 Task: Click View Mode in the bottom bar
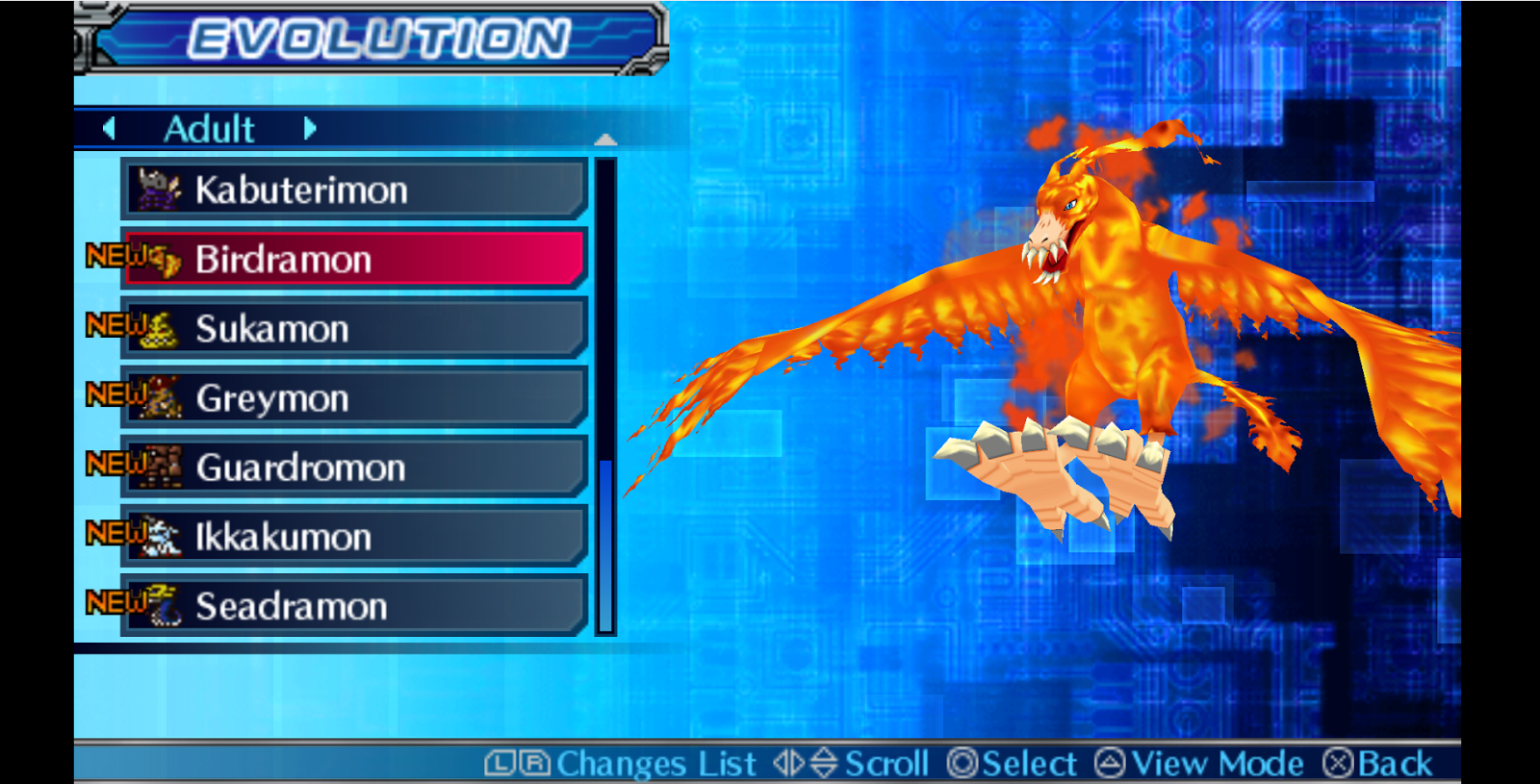[x=1200, y=762]
